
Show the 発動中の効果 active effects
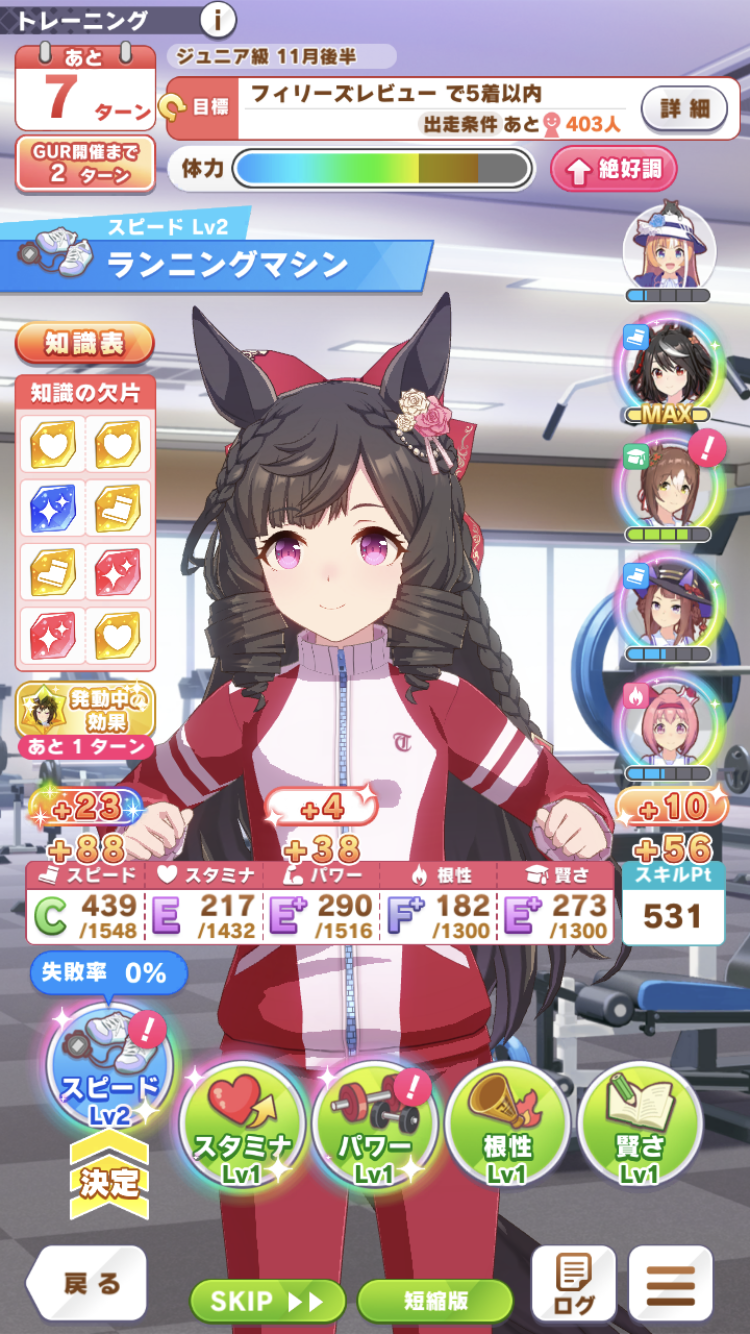[86, 710]
